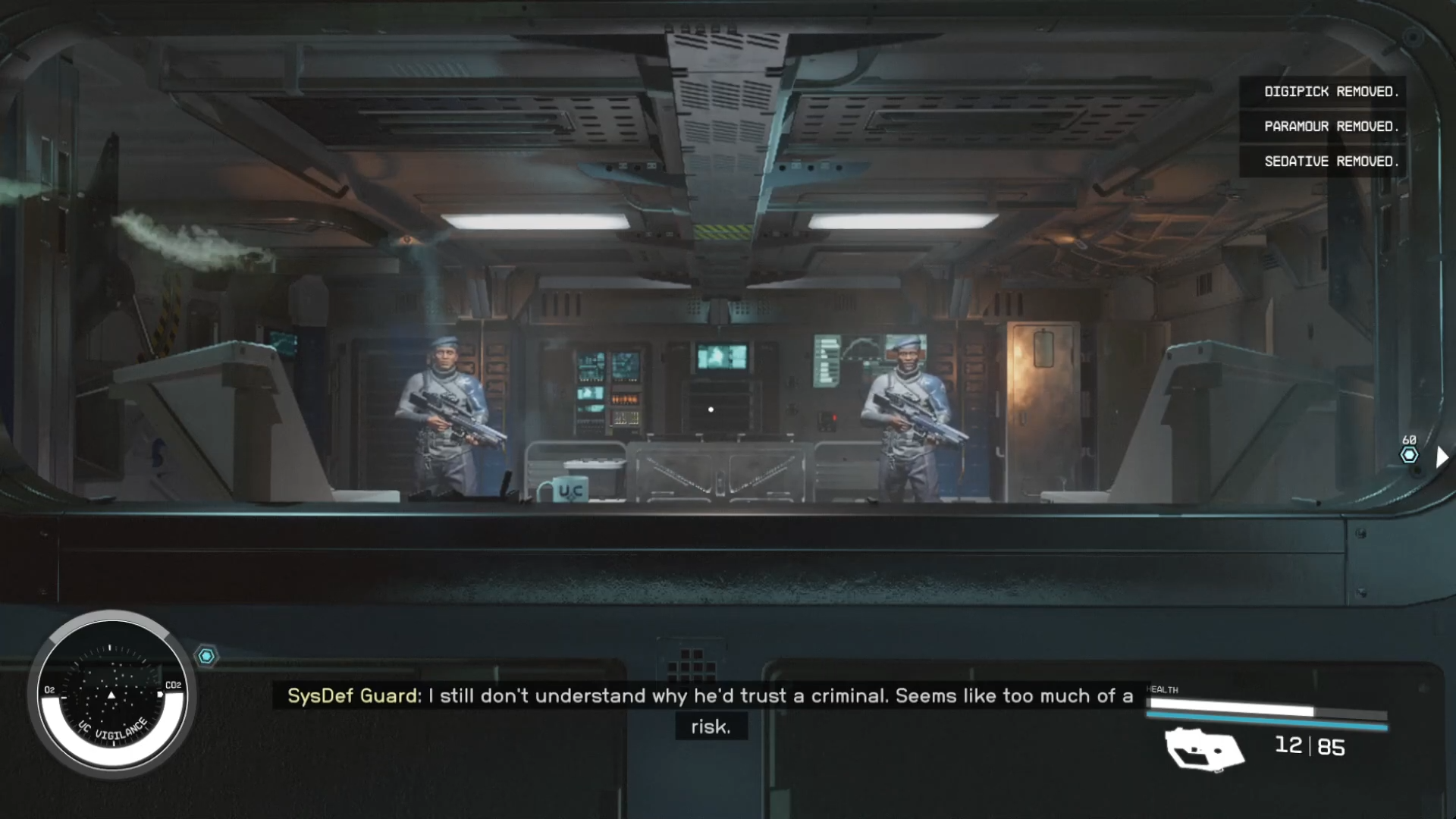Click the hexagon quest marker labeled 60
Image resolution: width=1456 pixels, height=819 pixels.
(x=1409, y=454)
